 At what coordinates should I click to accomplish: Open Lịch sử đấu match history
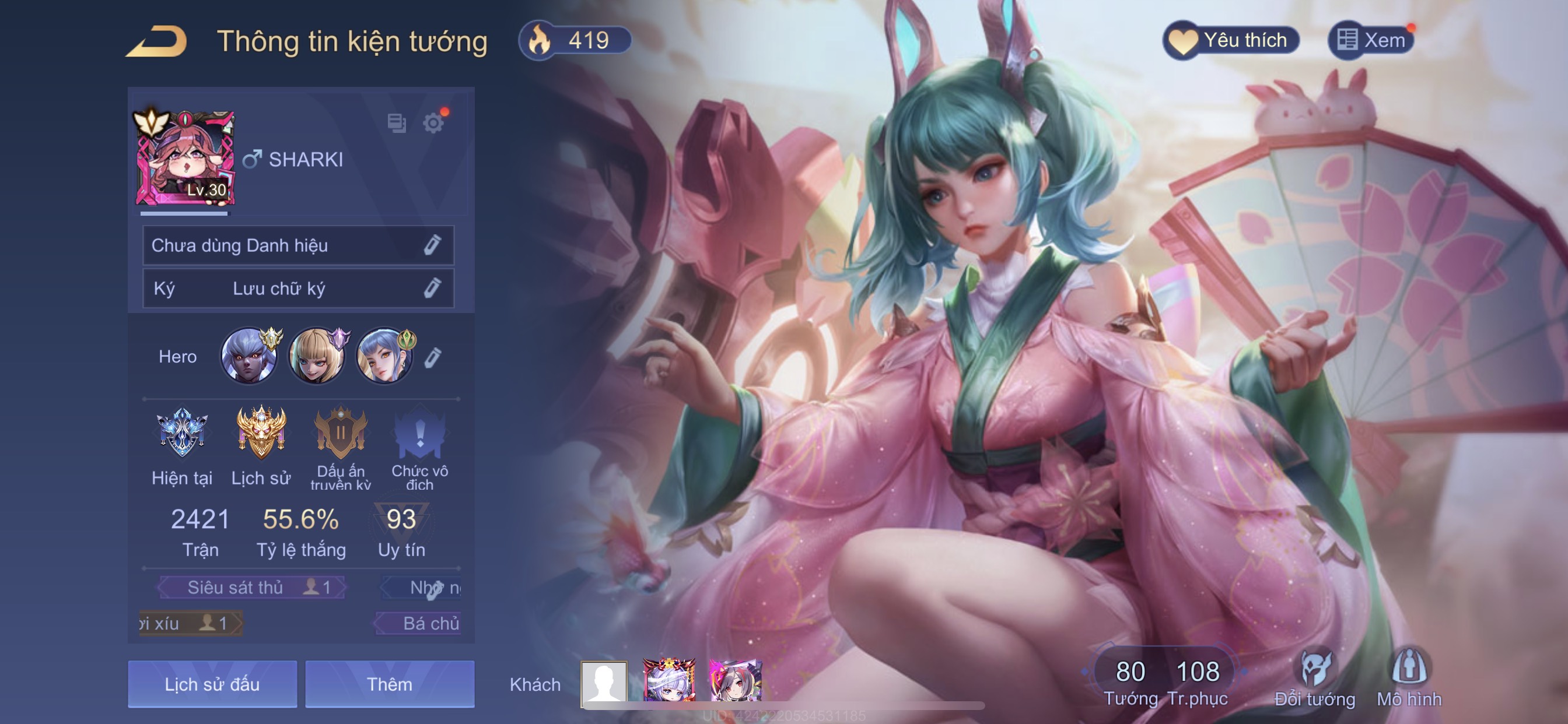tap(212, 684)
